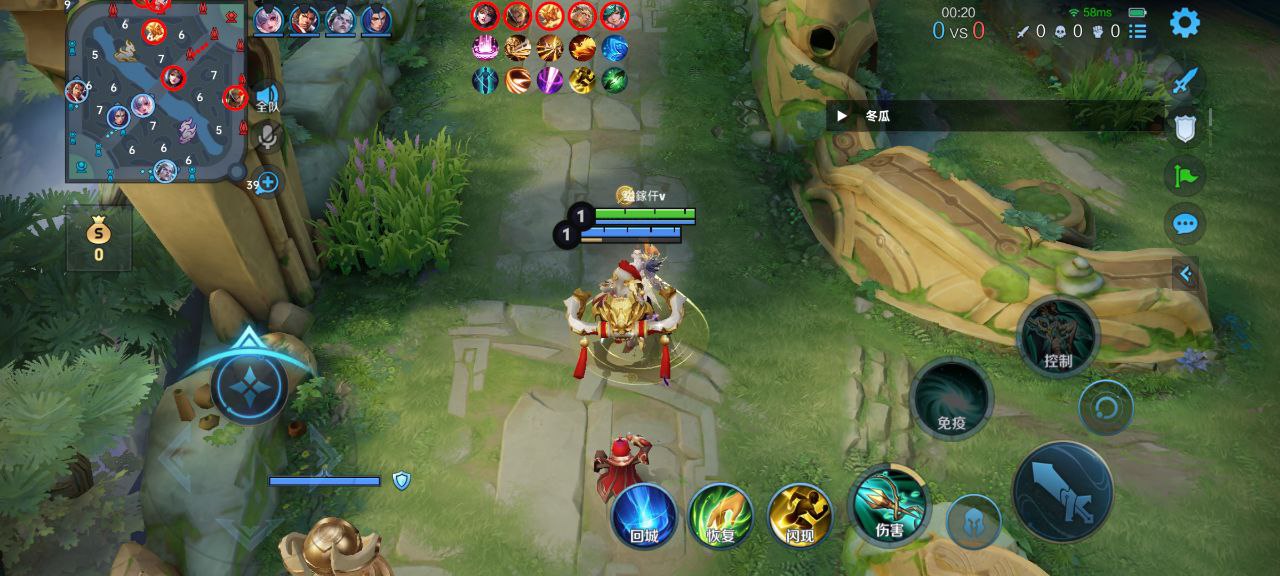Send the shield defend signal
The height and width of the screenshot is (576, 1280).
tap(1185, 128)
